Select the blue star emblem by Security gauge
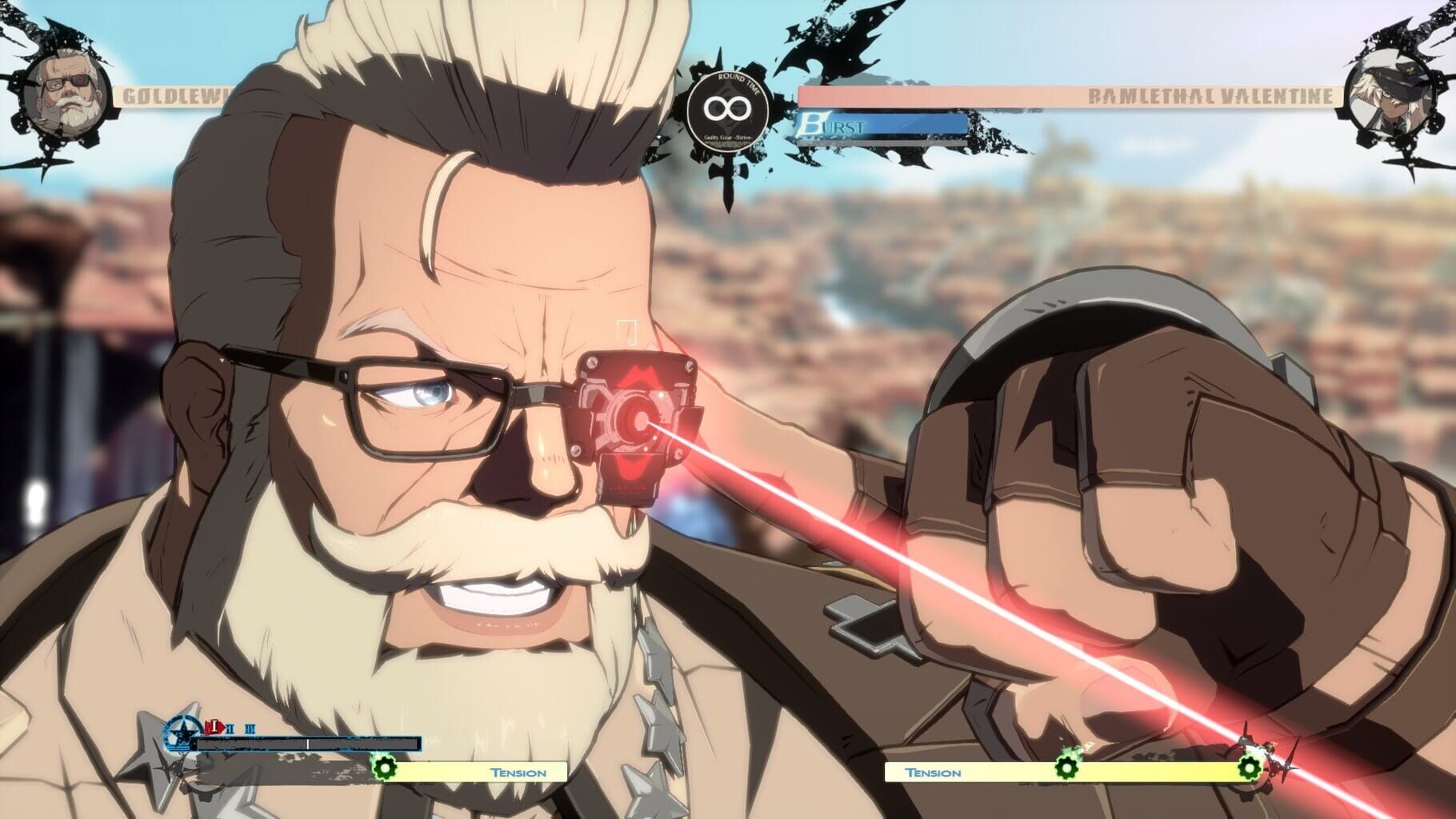This screenshot has height=819, width=1456. (182, 733)
